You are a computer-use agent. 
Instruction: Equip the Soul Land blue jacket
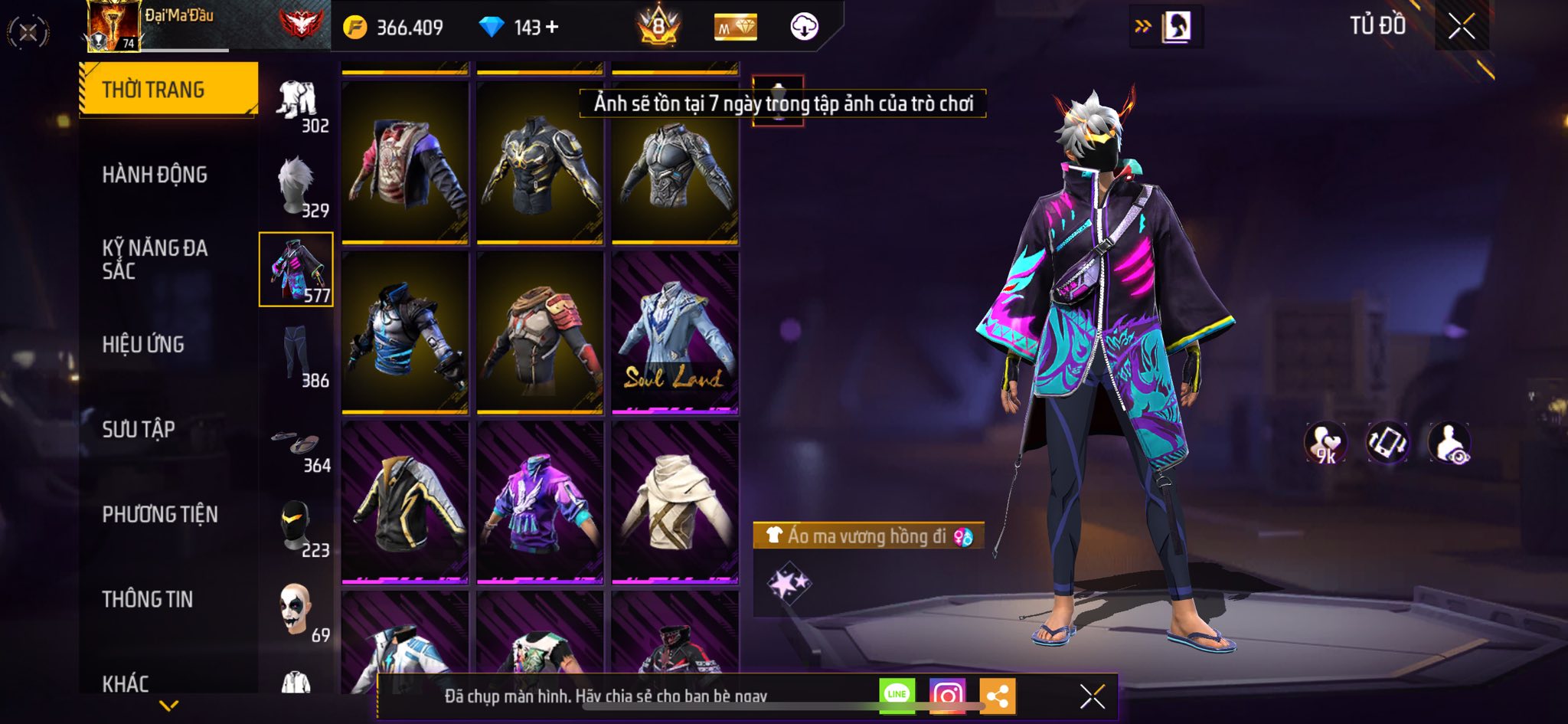pyautogui.click(x=675, y=333)
